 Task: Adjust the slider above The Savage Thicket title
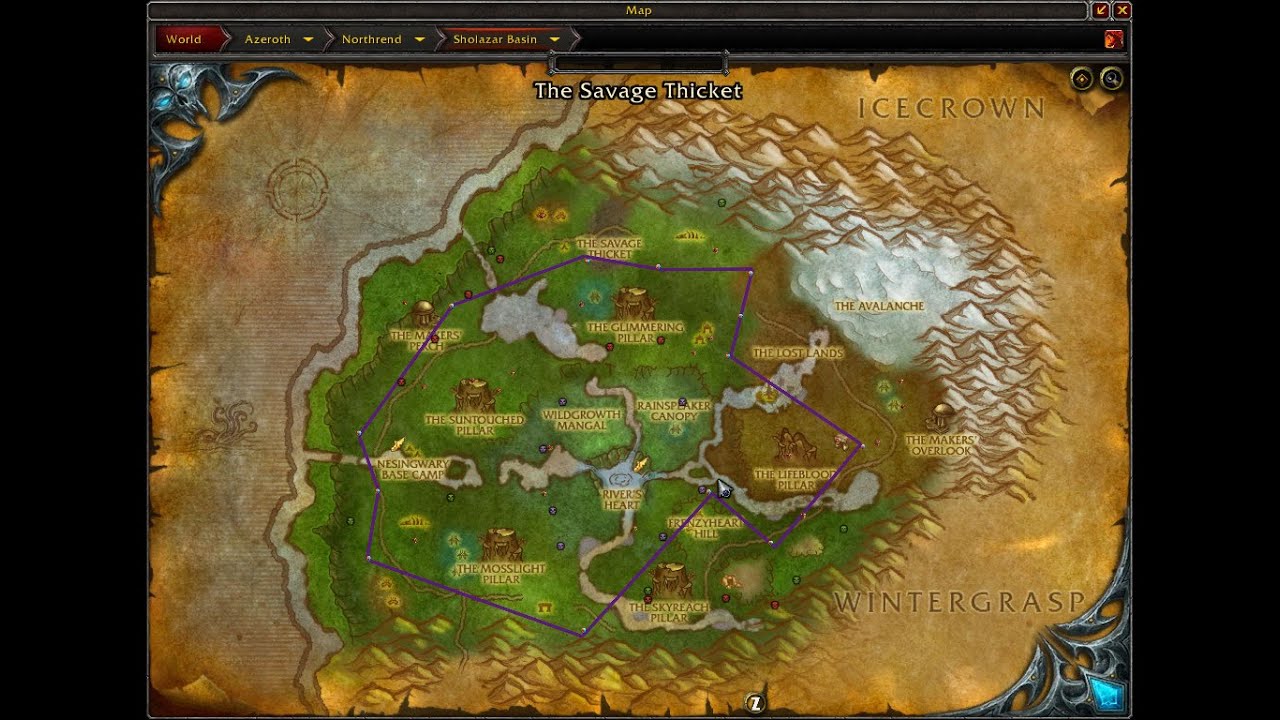coord(638,62)
